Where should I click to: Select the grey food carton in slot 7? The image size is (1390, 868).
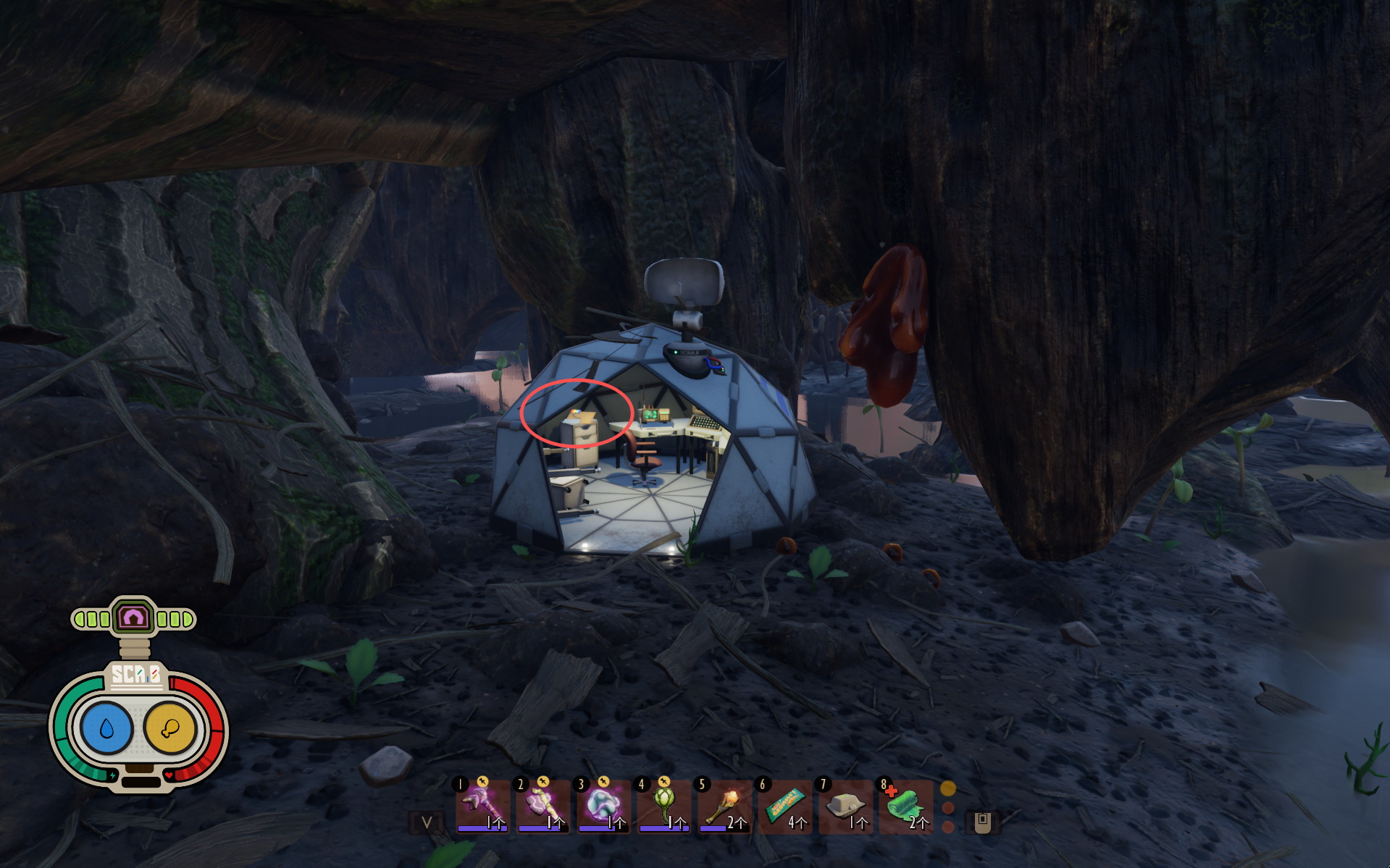coord(845,805)
